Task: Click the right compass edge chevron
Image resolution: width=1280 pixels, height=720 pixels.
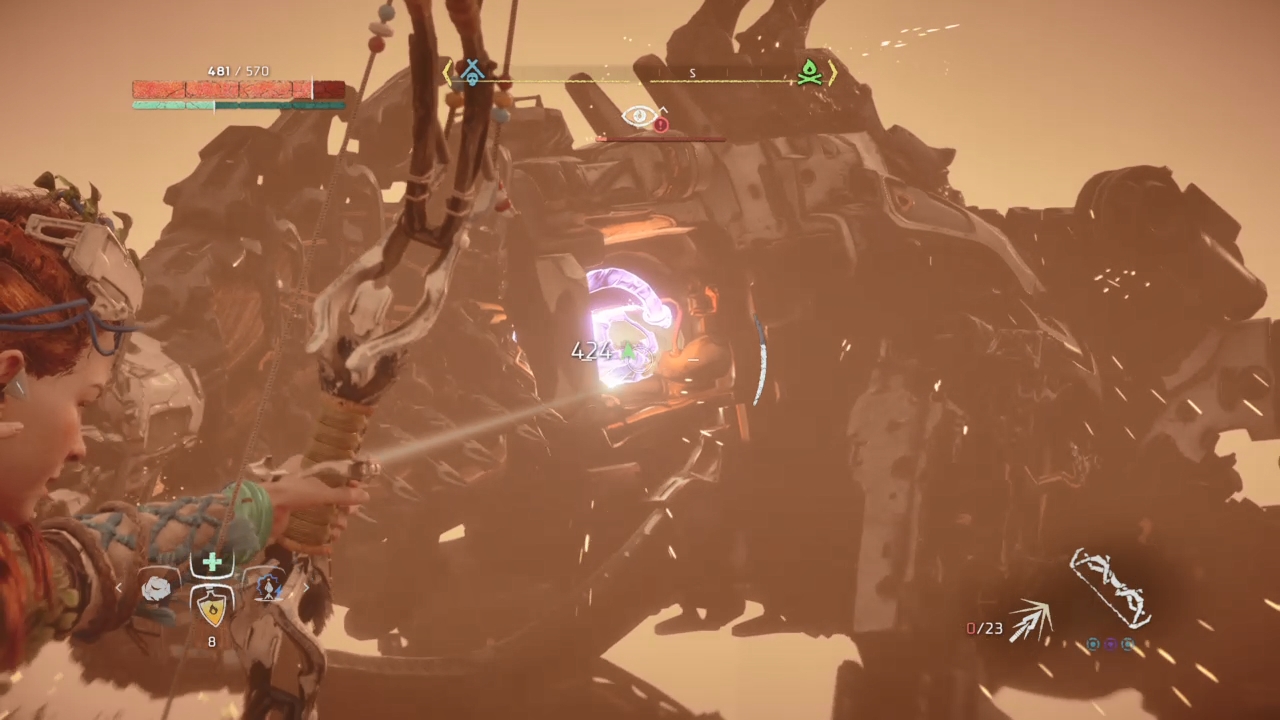Action: pos(833,73)
